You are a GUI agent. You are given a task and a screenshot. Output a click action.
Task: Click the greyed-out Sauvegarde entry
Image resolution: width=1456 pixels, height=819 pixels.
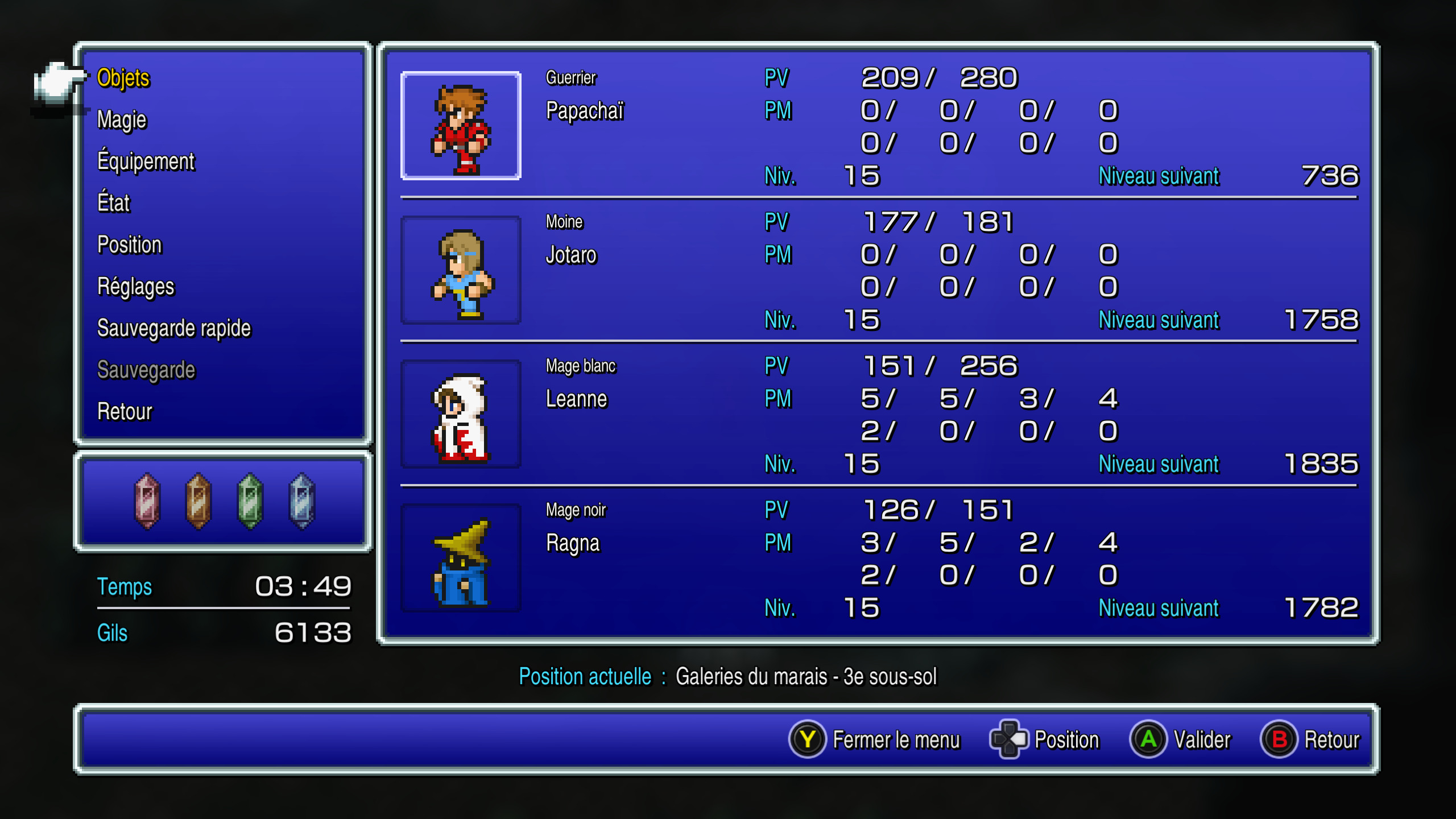[x=146, y=370]
